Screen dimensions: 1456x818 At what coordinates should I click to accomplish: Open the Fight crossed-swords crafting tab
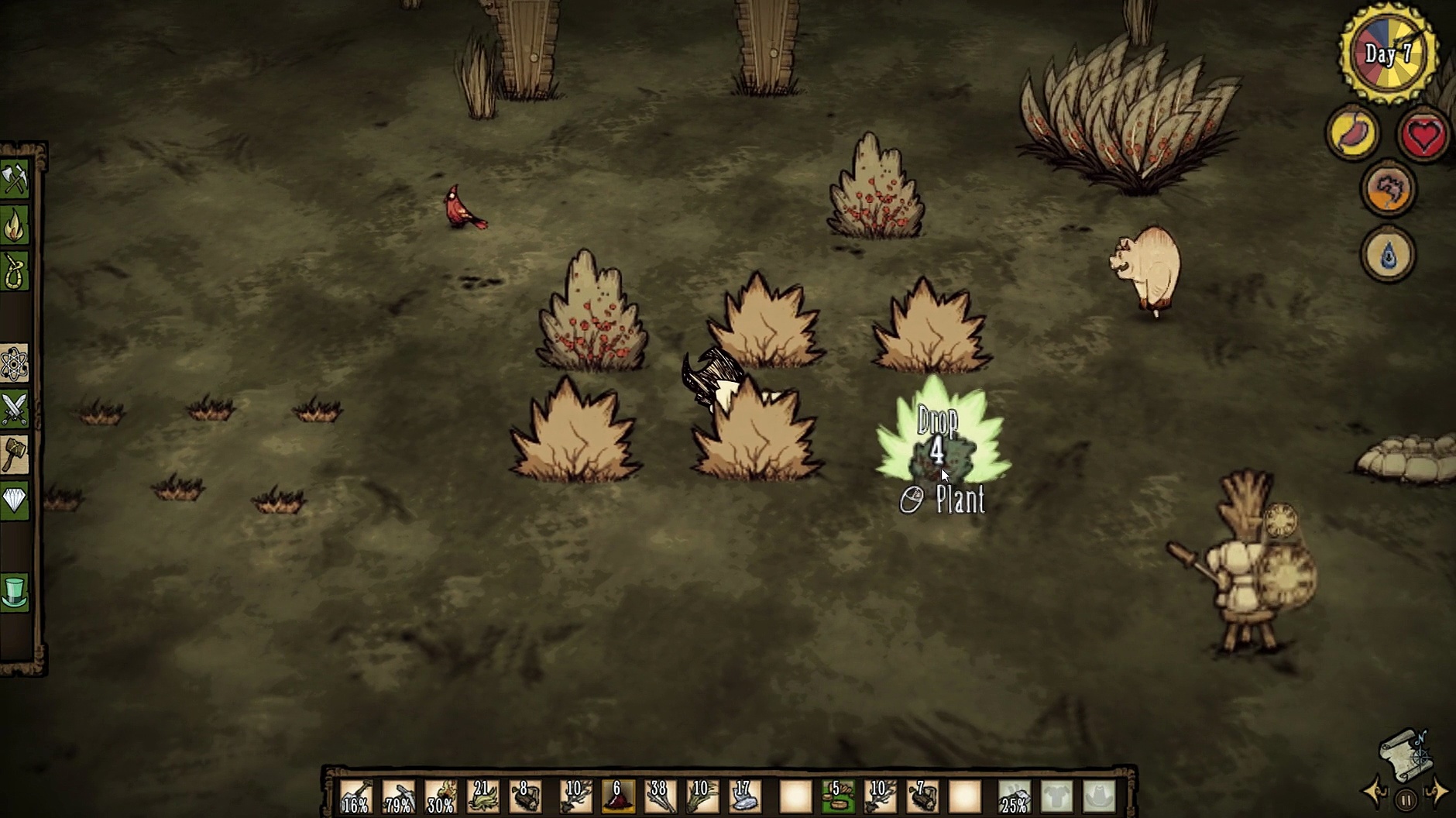[x=15, y=409]
